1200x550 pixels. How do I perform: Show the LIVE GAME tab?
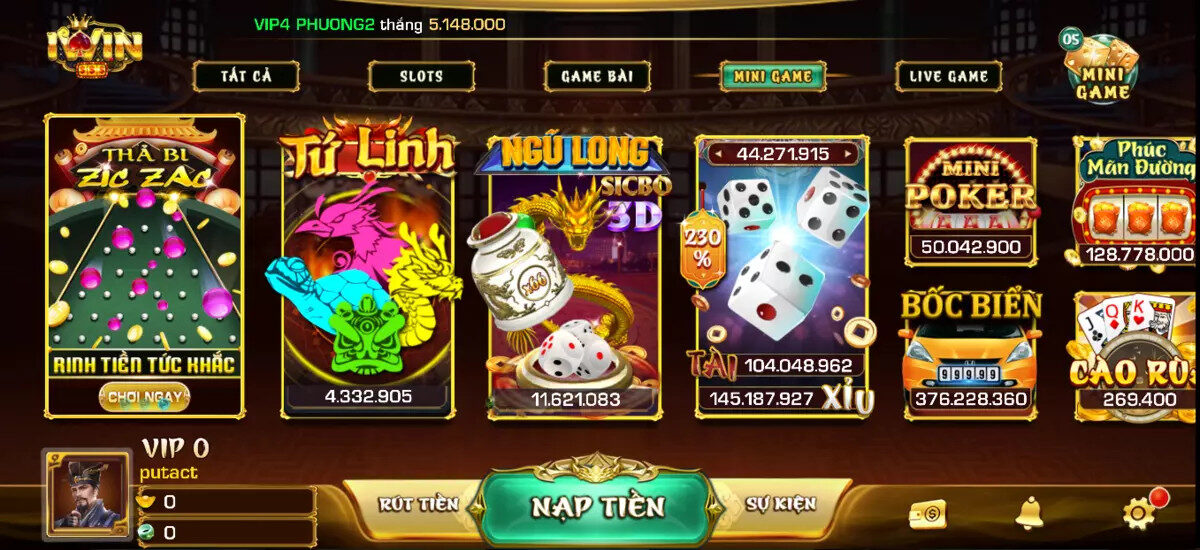pyautogui.click(x=948, y=76)
